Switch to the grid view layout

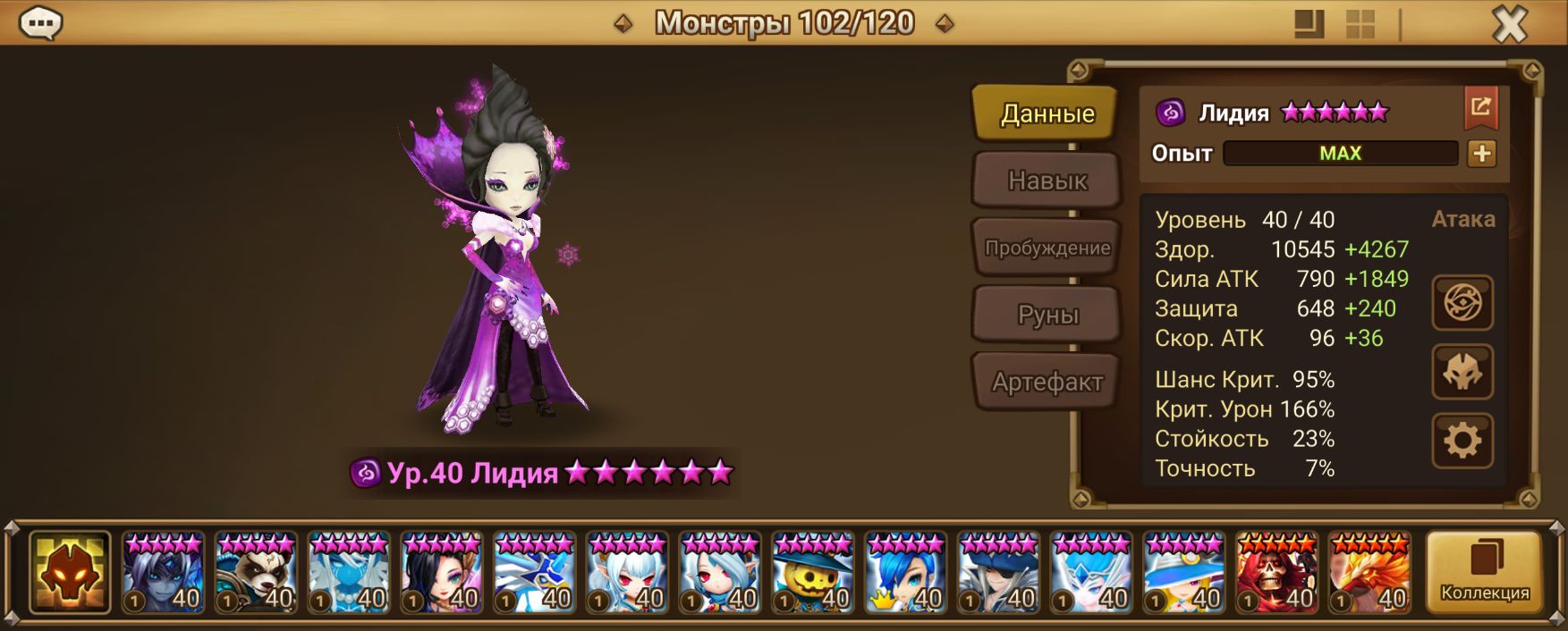tap(1360, 24)
